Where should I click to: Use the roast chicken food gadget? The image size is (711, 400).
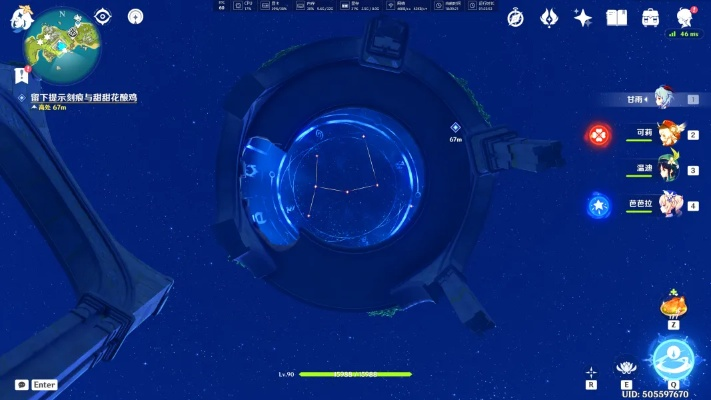(x=673, y=305)
